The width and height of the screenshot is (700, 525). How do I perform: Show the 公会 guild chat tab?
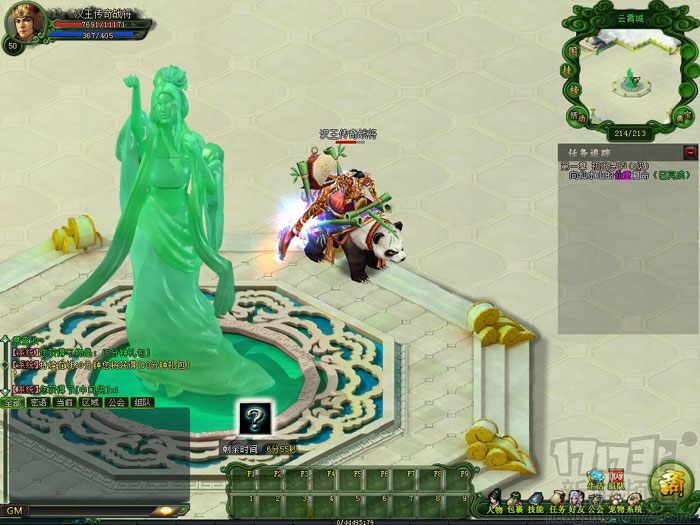point(116,402)
